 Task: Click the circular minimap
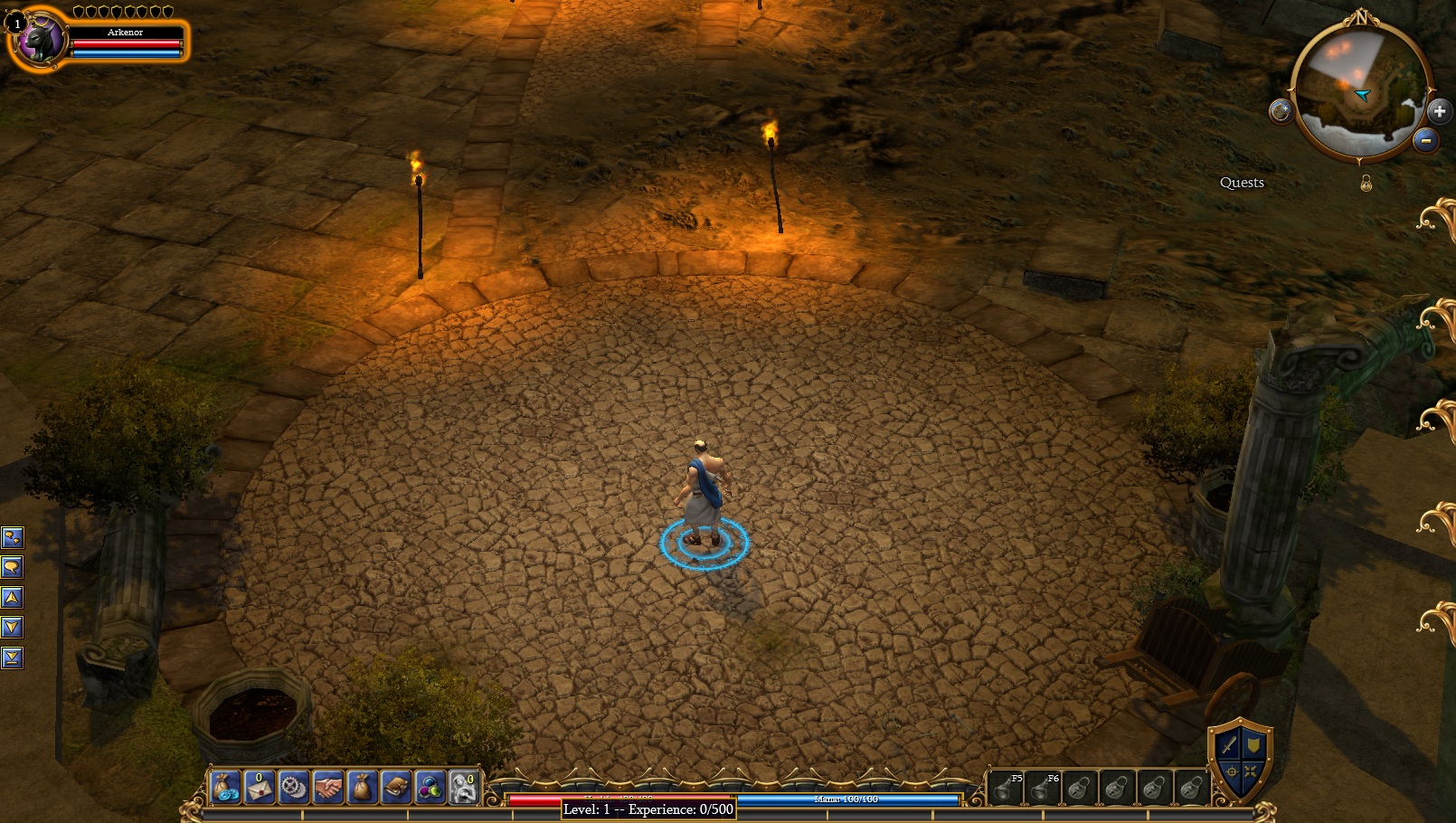tap(1359, 89)
